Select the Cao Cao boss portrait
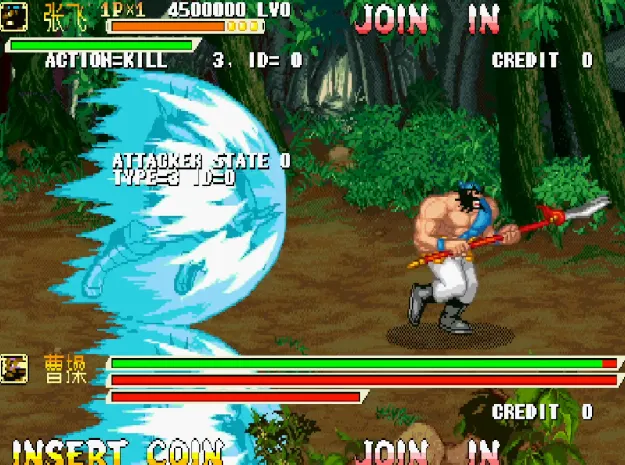Image resolution: width=625 pixels, height=465 pixels. tap(16, 370)
